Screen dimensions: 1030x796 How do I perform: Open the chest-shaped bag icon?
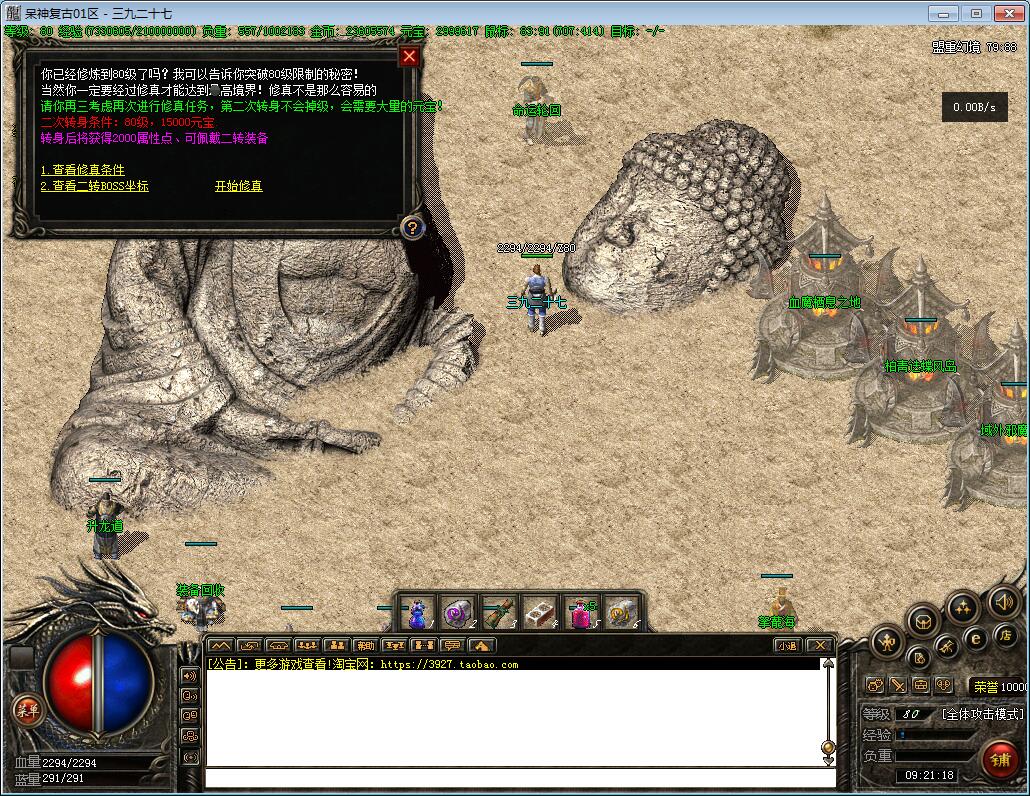pyautogui.click(x=922, y=621)
